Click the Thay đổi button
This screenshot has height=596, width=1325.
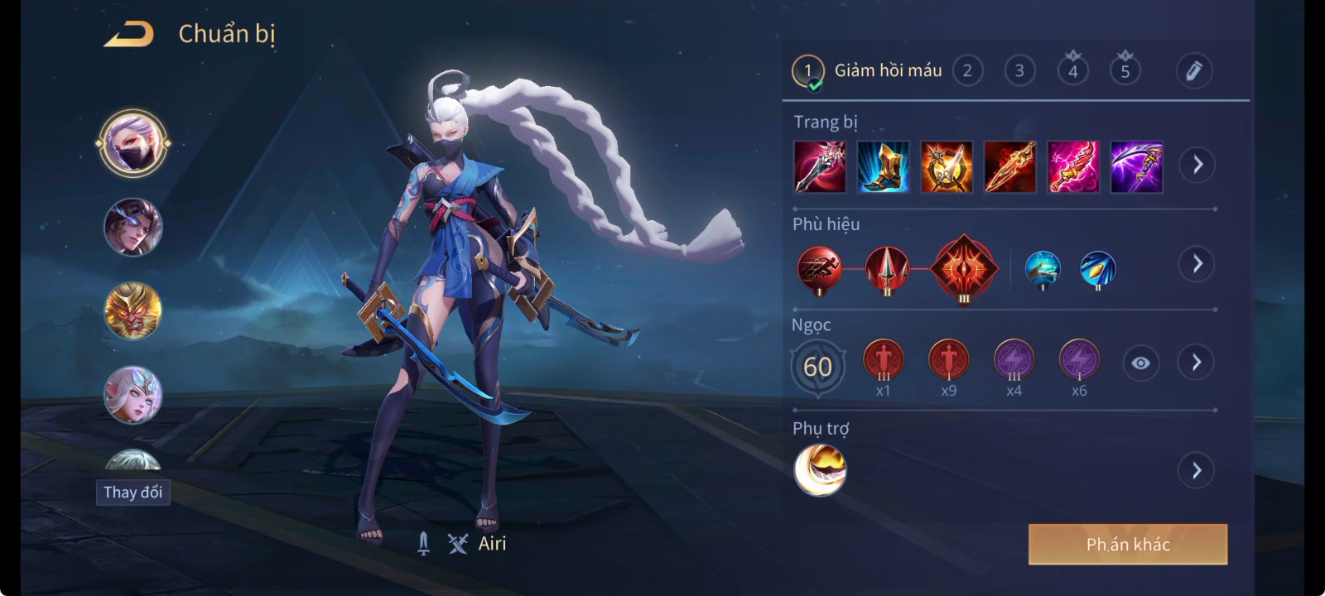(133, 492)
